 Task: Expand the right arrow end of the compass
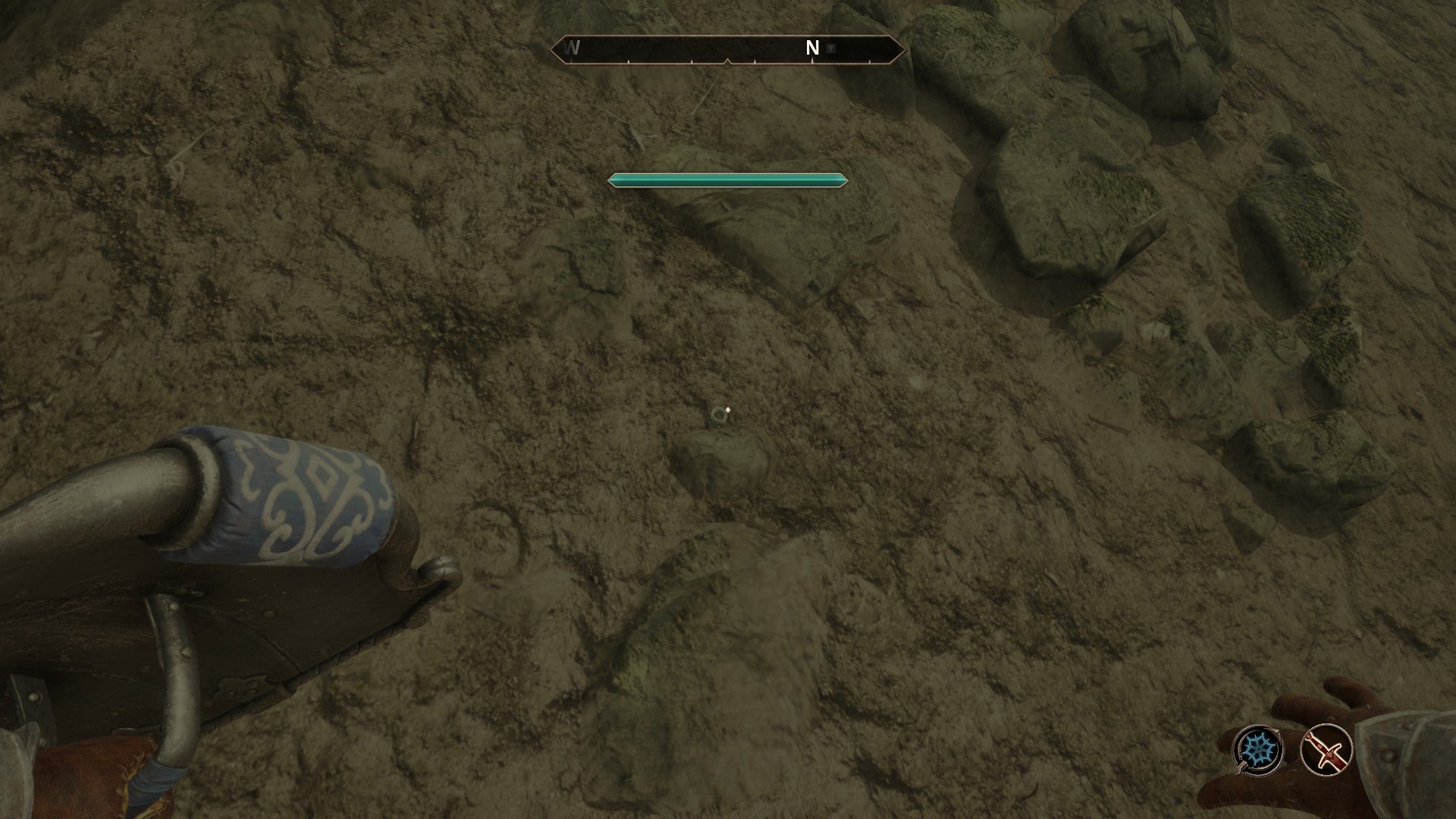pyautogui.click(x=901, y=49)
